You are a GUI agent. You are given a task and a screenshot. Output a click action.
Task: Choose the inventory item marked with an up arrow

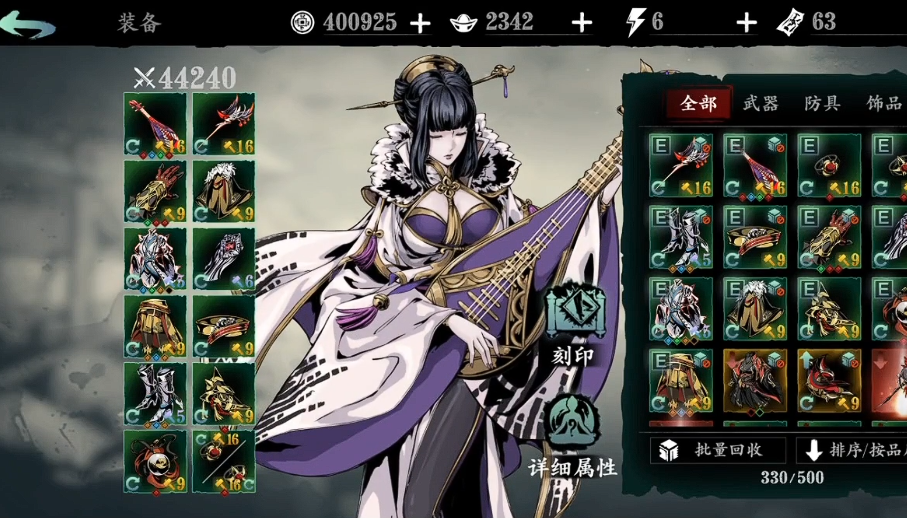point(829,380)
